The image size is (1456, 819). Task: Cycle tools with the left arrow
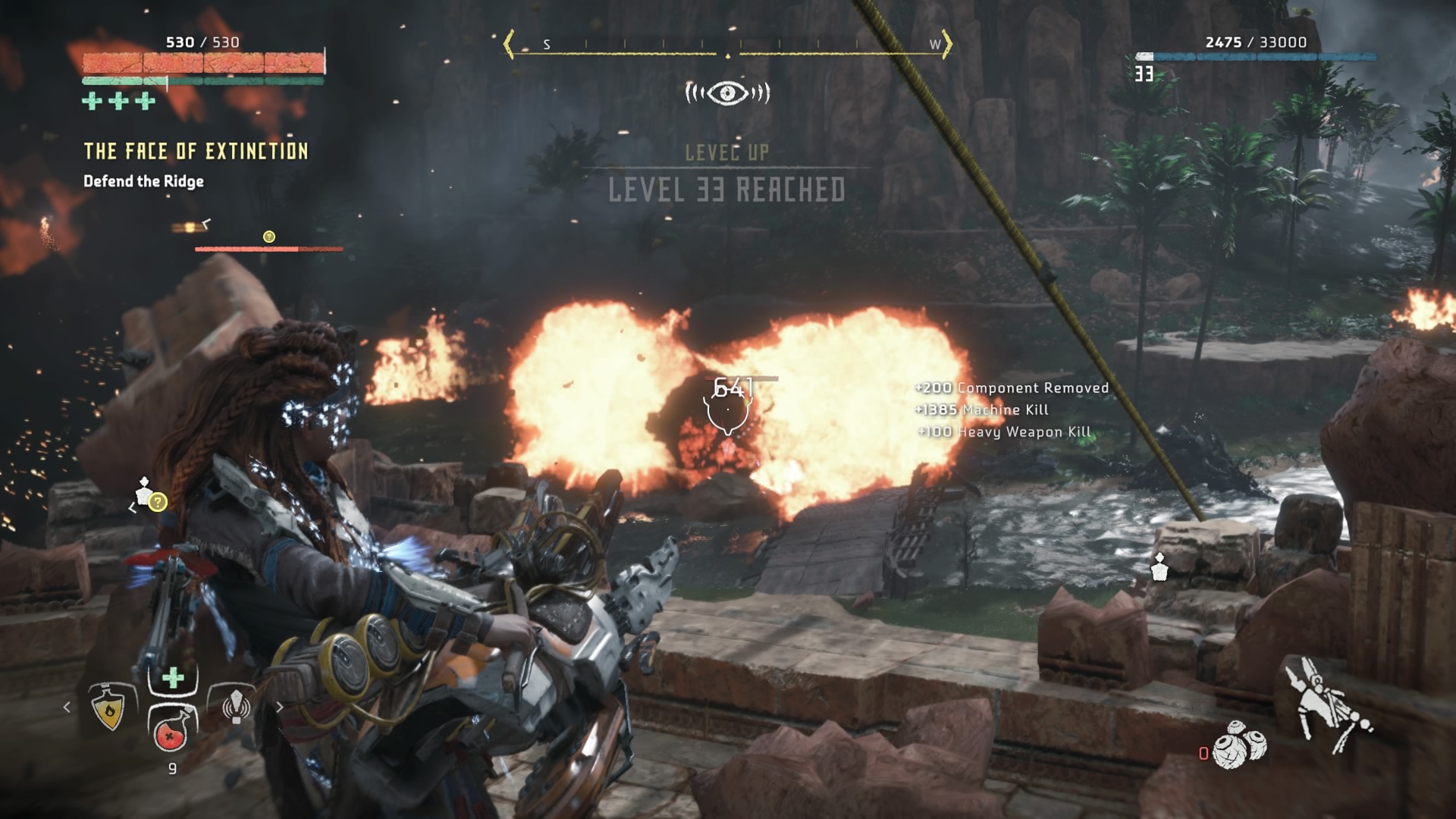point(67,707)
